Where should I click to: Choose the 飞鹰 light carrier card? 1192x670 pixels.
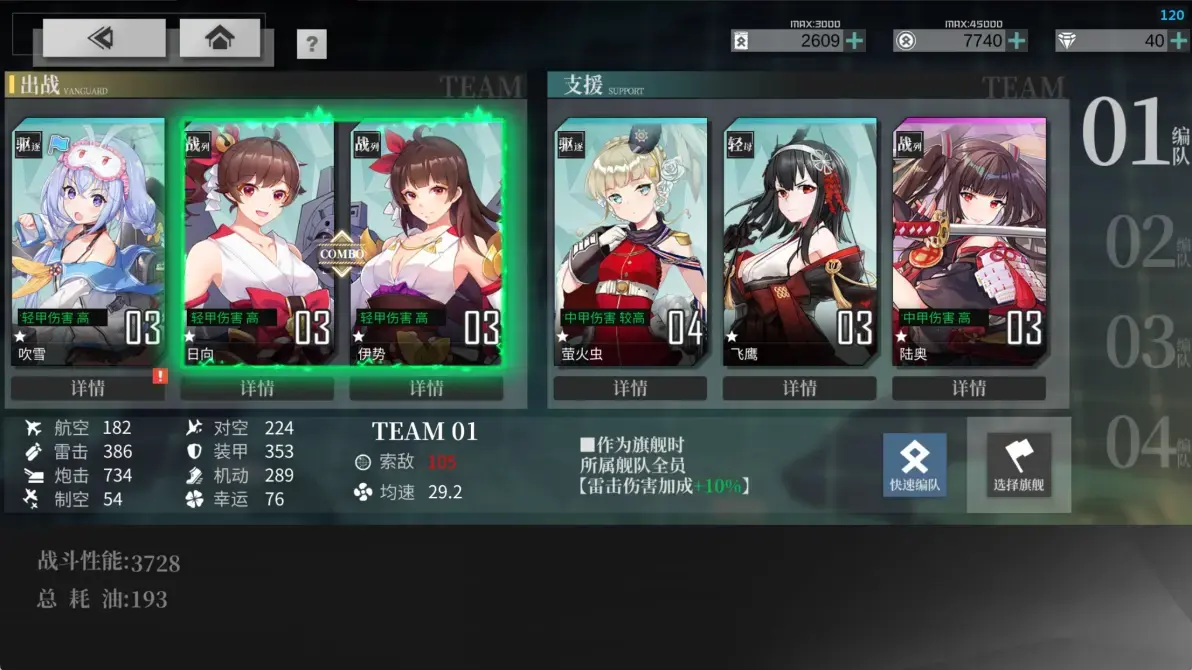[800, 242]
